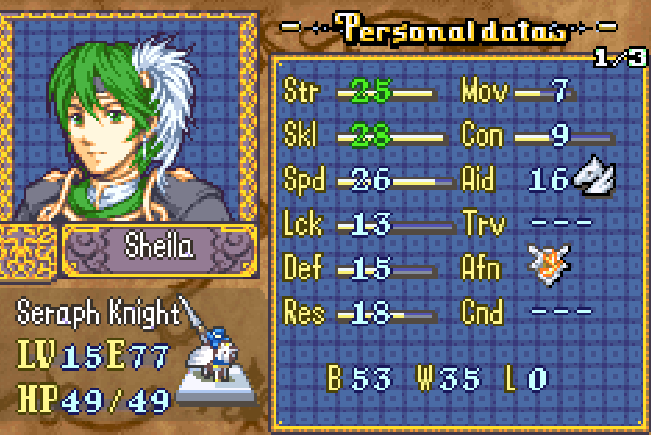Click the Aid mount icon
Viewport: 651px width, 435px height.
pos(594,179)
